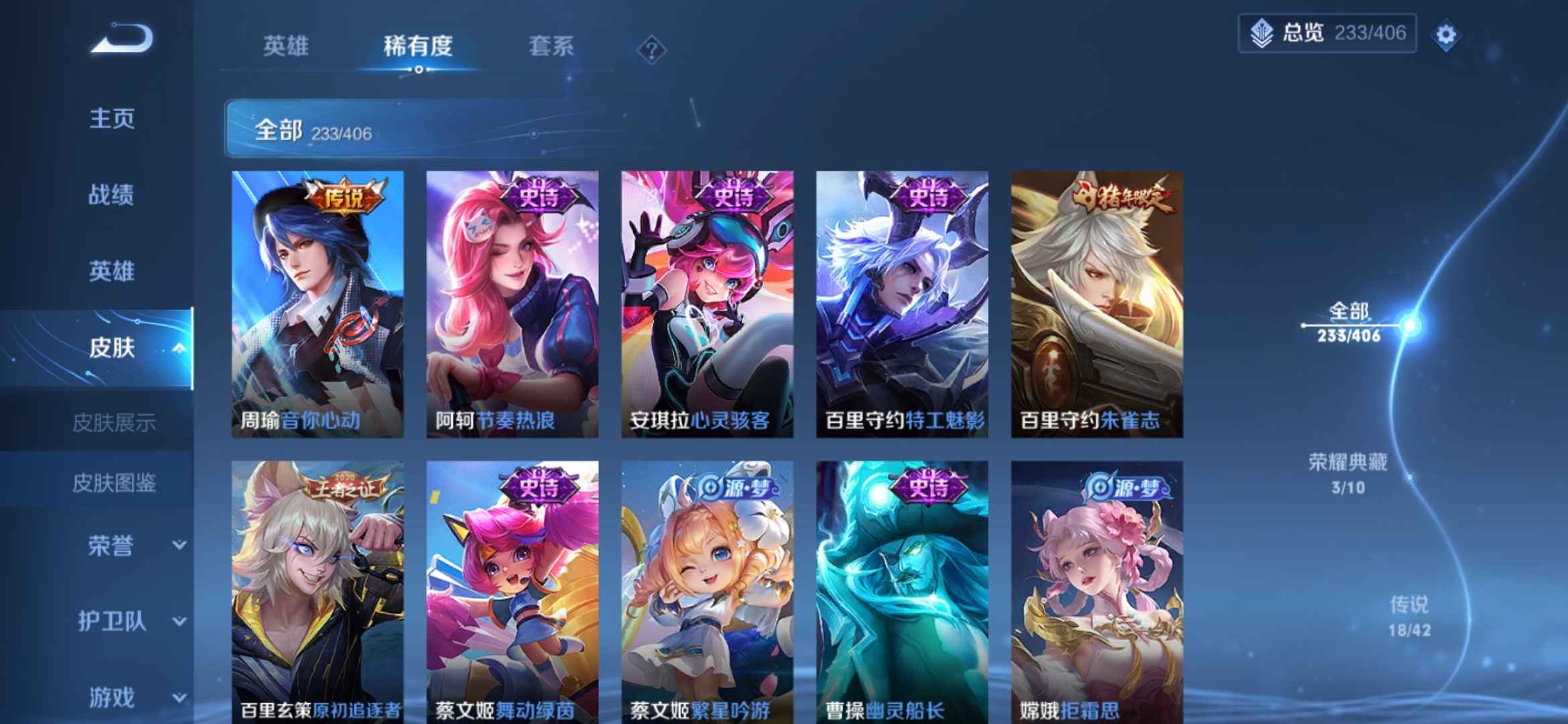Expand the 护卫队 sidebar section
The image size is (1568, 724).
pyautogui.click(x=111, y=622)
